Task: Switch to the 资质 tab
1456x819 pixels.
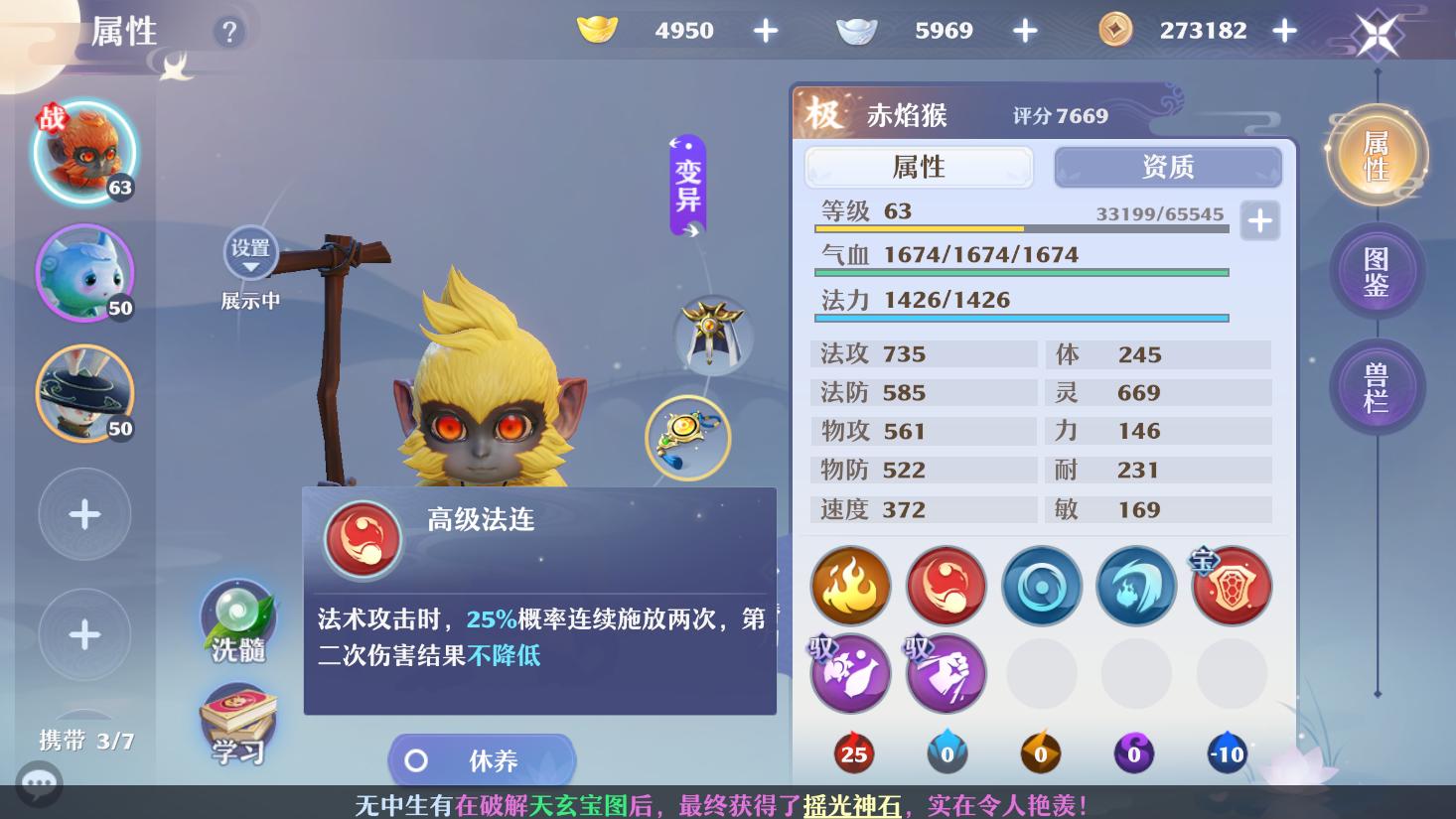Action: 1167,167
